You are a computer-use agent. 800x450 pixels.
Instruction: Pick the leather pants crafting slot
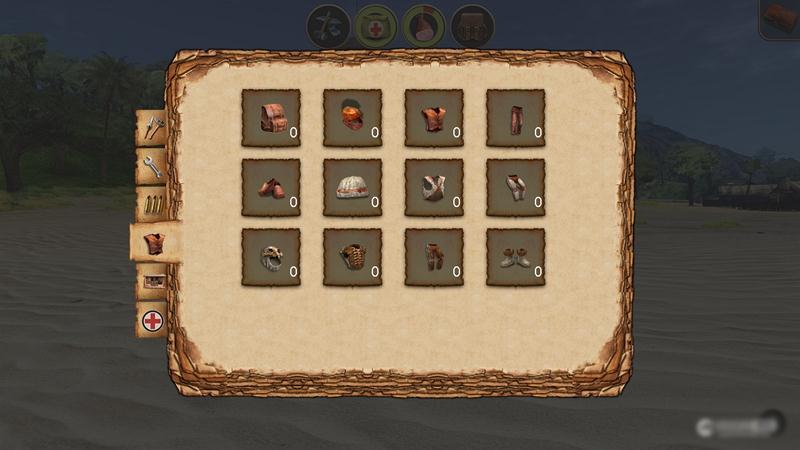pyautogui.click(x=515, y=118)
